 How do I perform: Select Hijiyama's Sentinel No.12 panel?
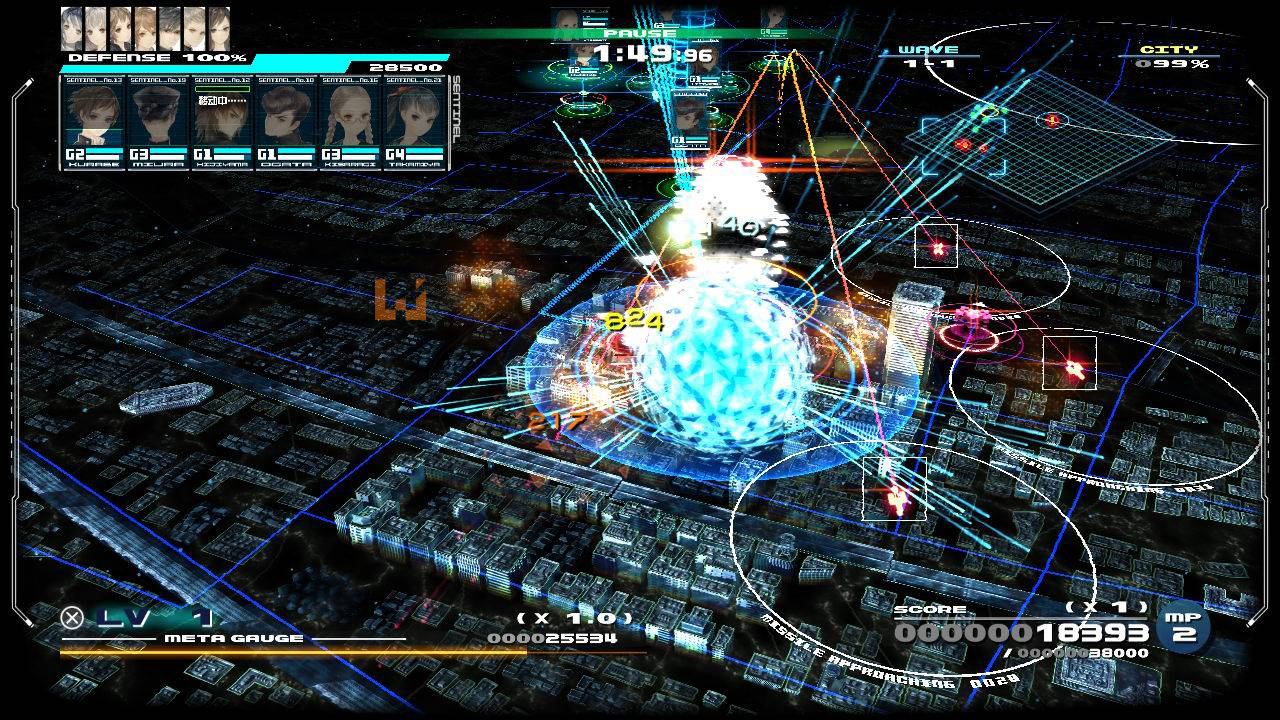click(x=221, y=121)
